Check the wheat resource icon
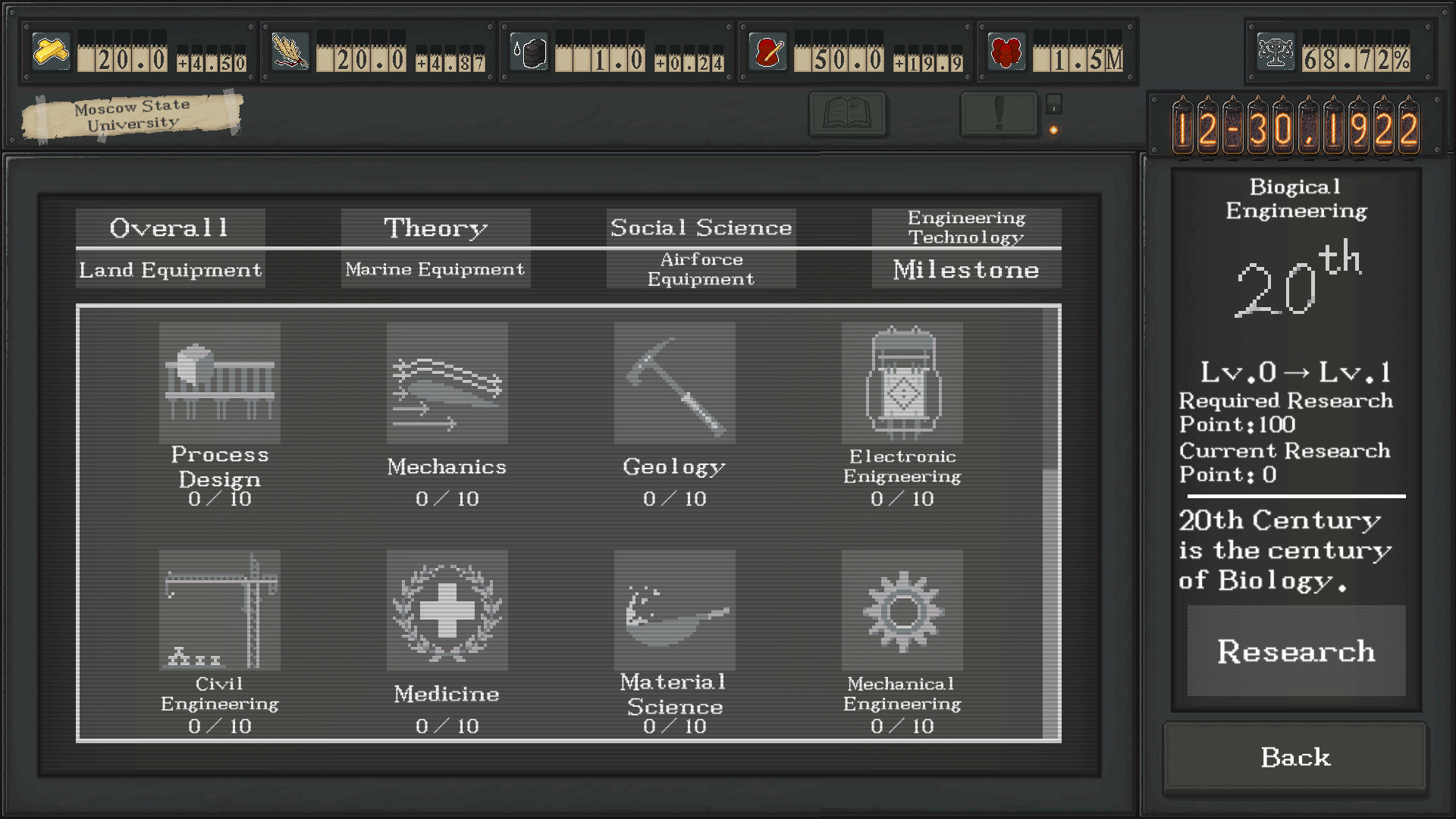The width and height of the screenshot is (1456, 819). [290, 52]
